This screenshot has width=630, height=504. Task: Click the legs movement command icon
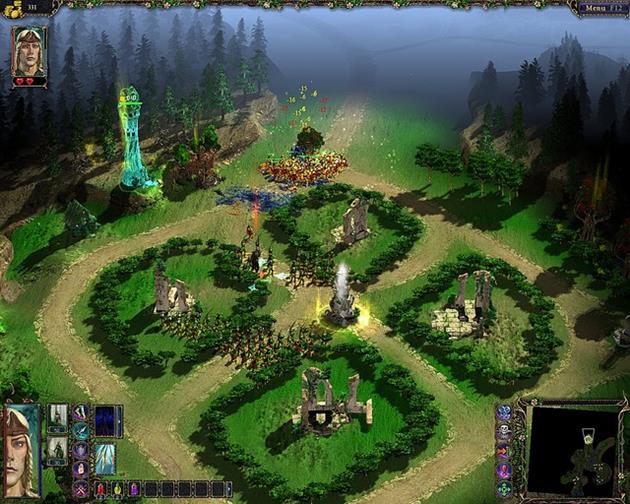[80, 412]
